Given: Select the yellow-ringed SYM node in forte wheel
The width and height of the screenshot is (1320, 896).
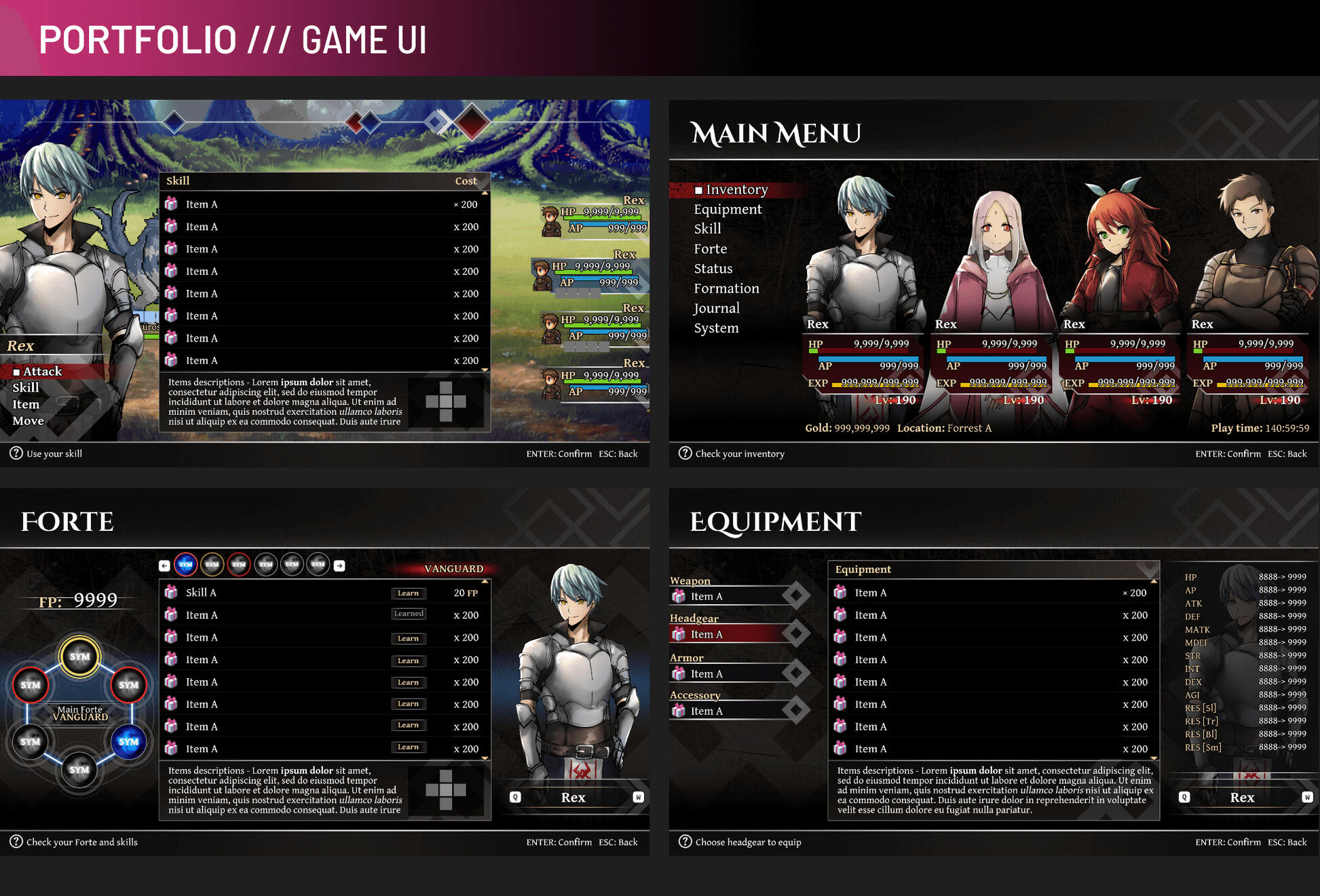Looking at the screenshot, I should click(x=79, y=656).
